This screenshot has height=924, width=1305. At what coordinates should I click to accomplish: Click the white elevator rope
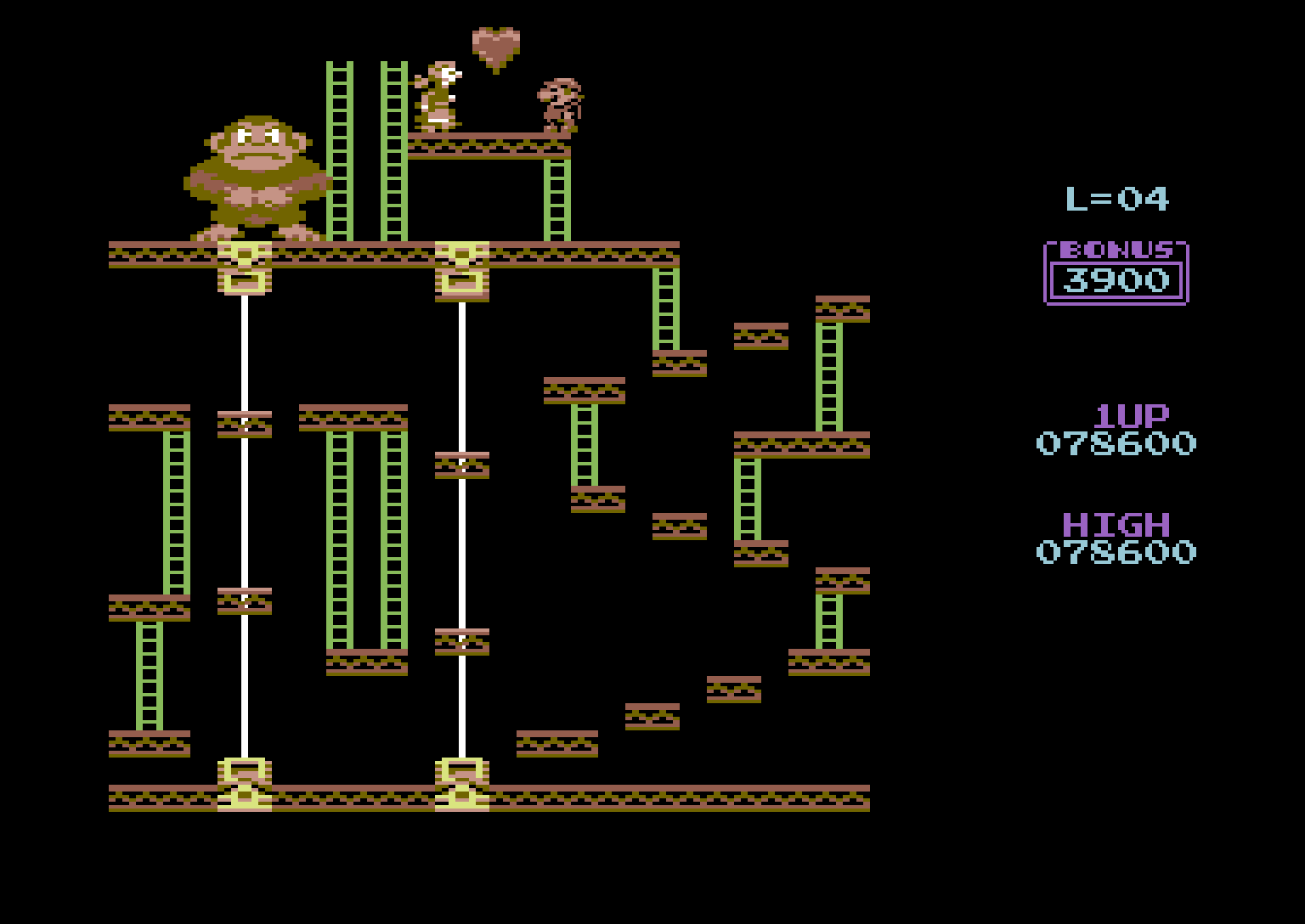tap(244, 510)
